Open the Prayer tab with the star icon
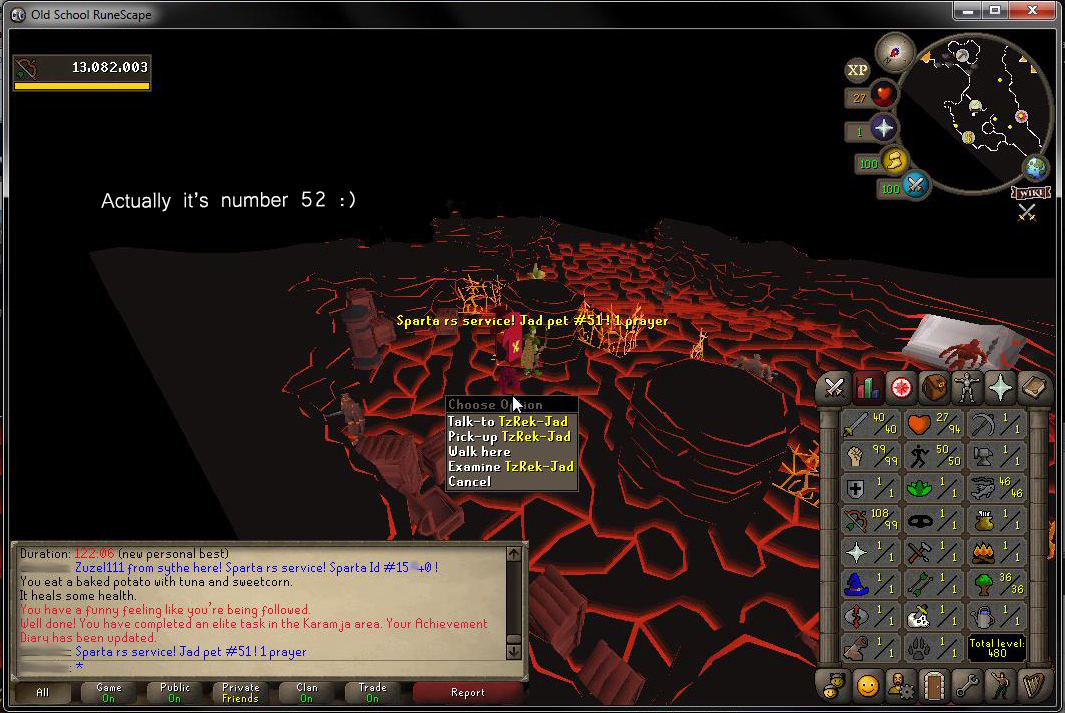The width and height of the screenshot is (1065, 713). pyautogui.click(x=1000, y=387)
